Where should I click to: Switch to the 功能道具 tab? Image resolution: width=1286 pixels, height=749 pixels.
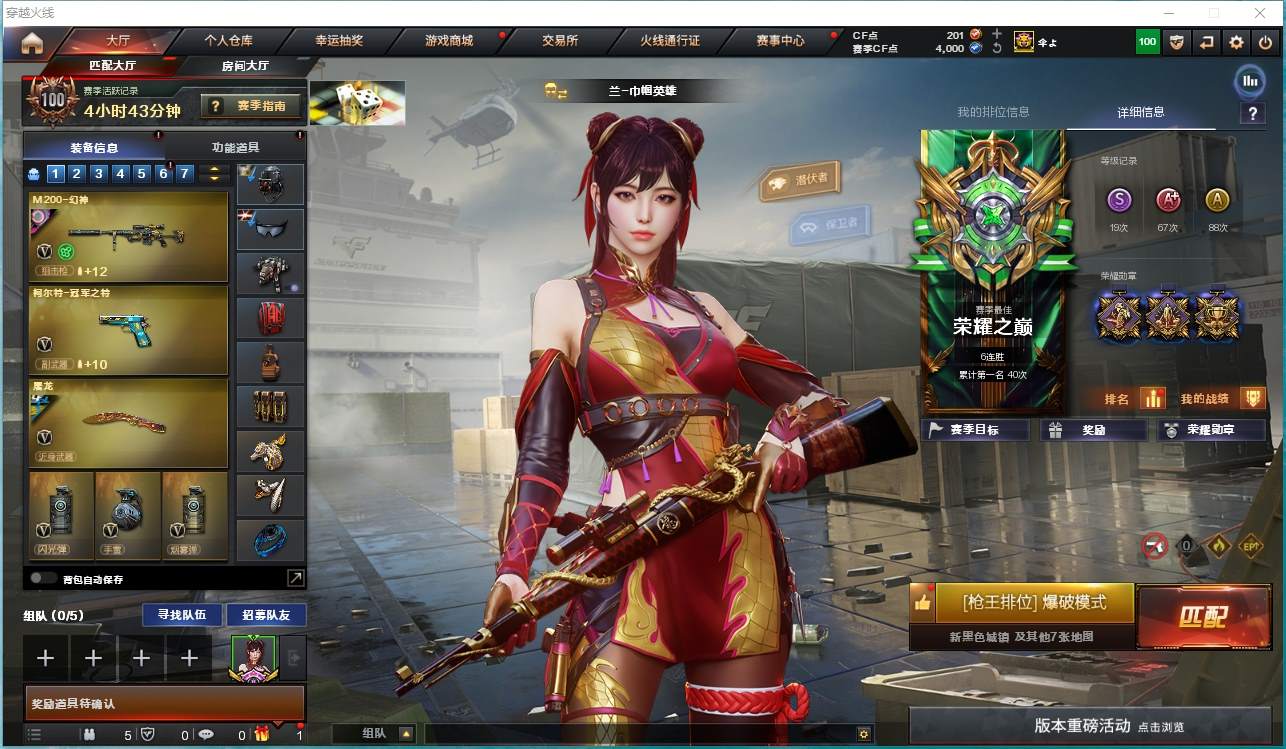[236, 147]
